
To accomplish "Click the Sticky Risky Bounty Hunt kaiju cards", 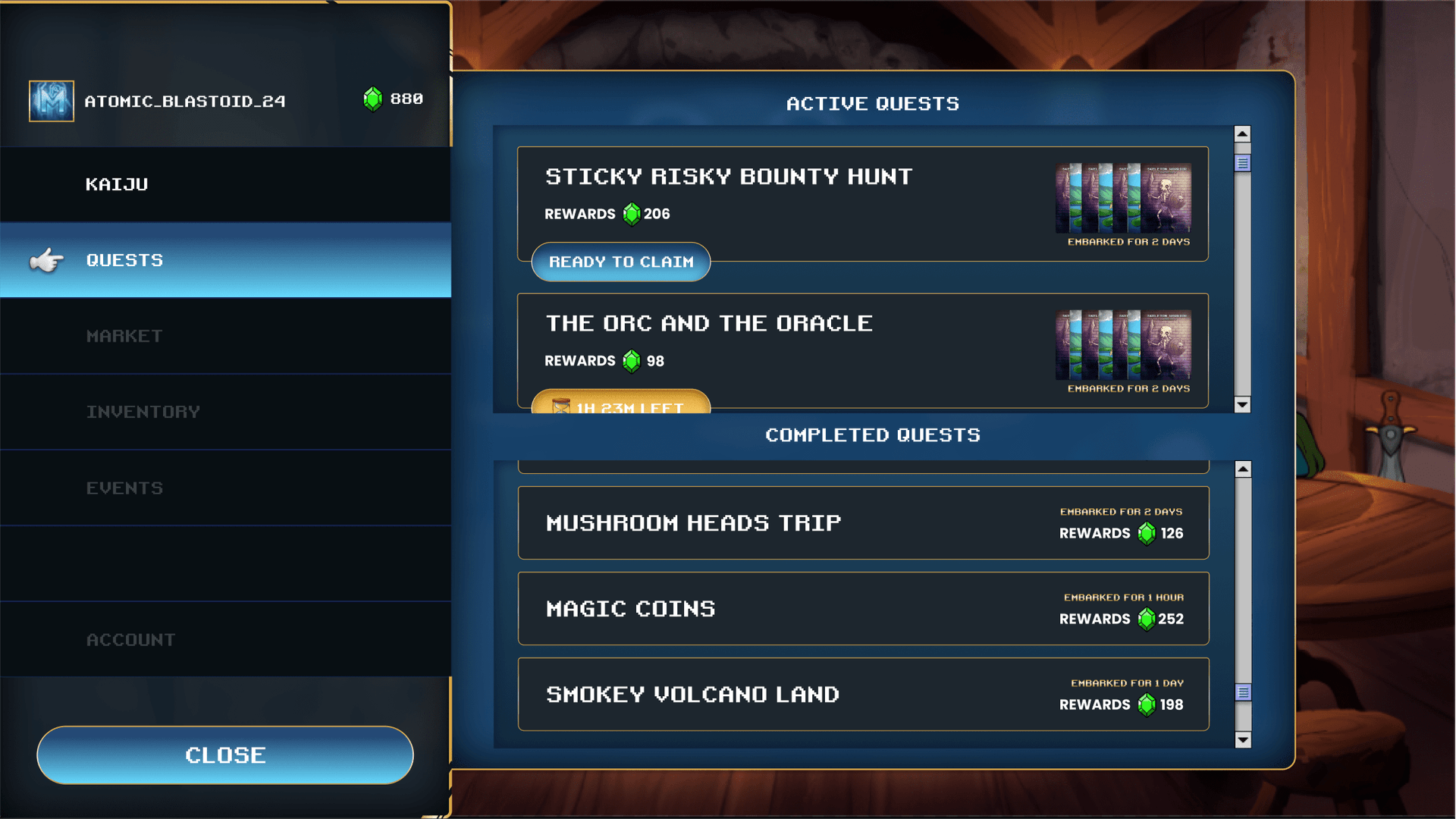I will 1123,198.
